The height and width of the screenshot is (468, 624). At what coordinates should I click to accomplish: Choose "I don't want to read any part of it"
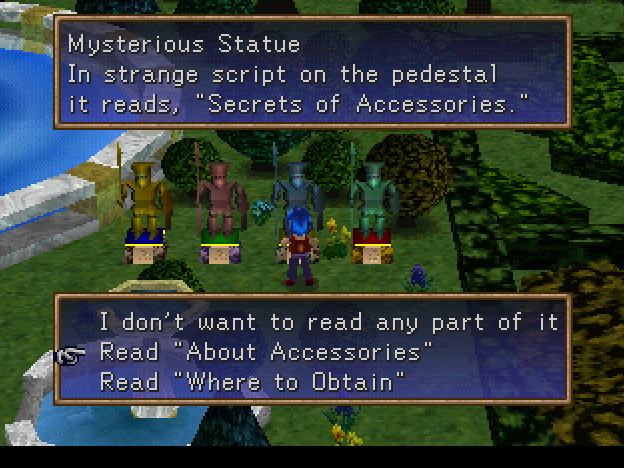tap(328, 323)
